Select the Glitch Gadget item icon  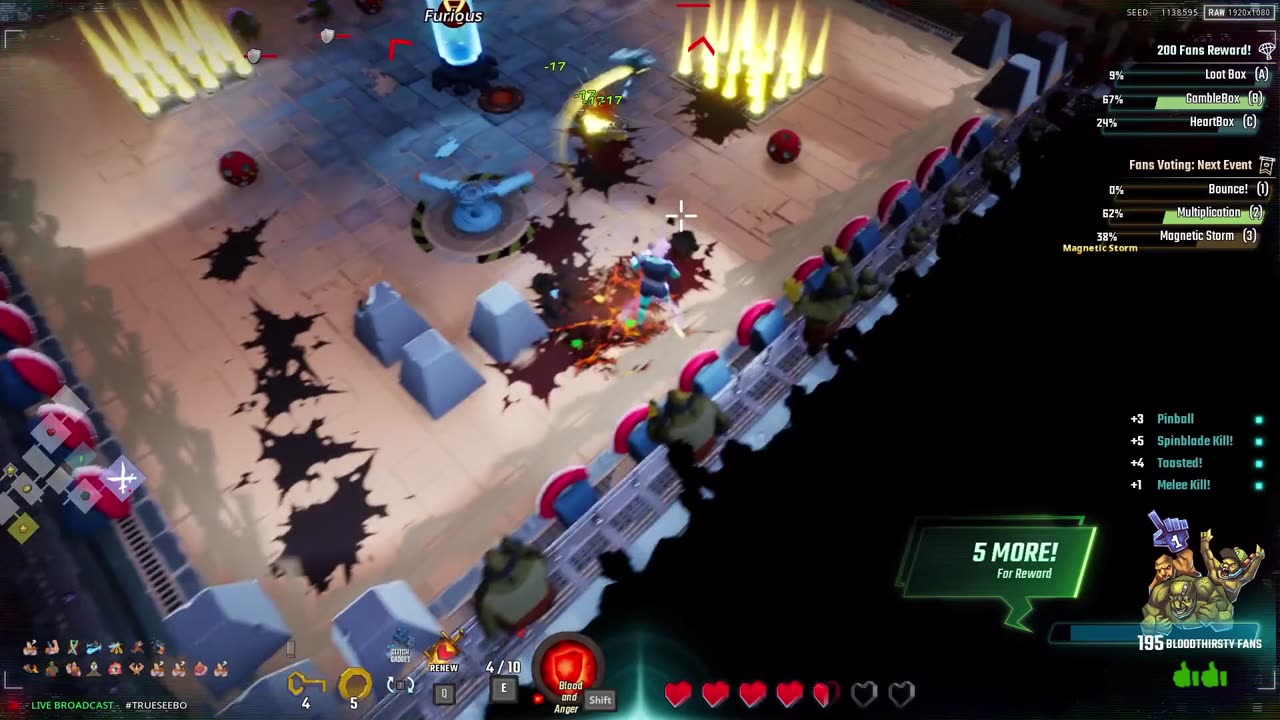401,646
